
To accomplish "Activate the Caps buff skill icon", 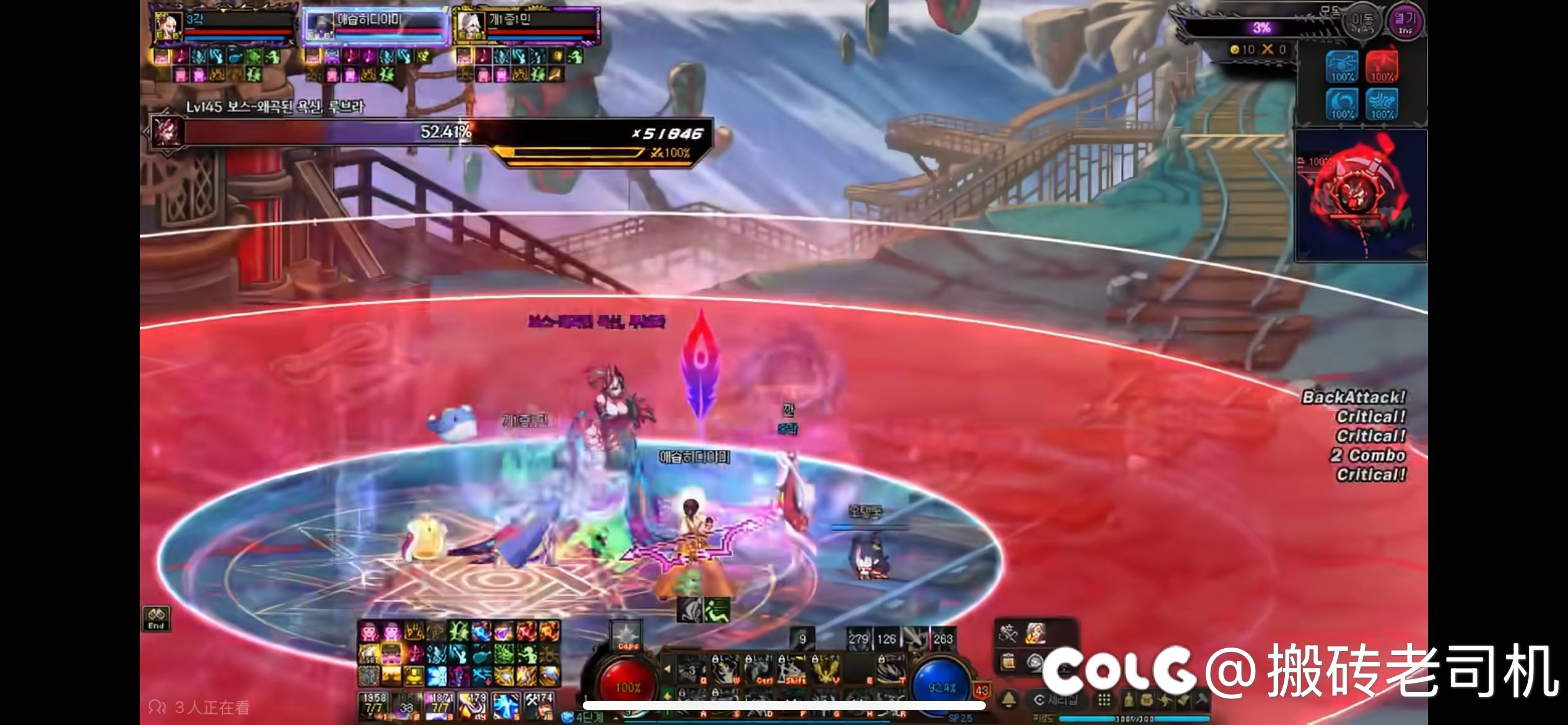I will tap(625, 637).
